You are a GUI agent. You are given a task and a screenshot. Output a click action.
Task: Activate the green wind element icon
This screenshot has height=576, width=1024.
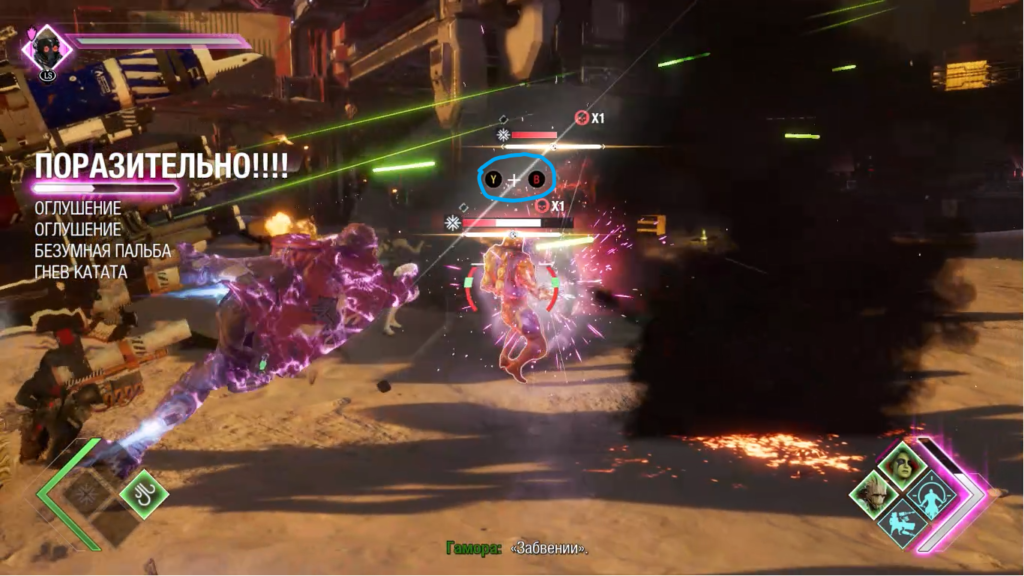point(143,492)
